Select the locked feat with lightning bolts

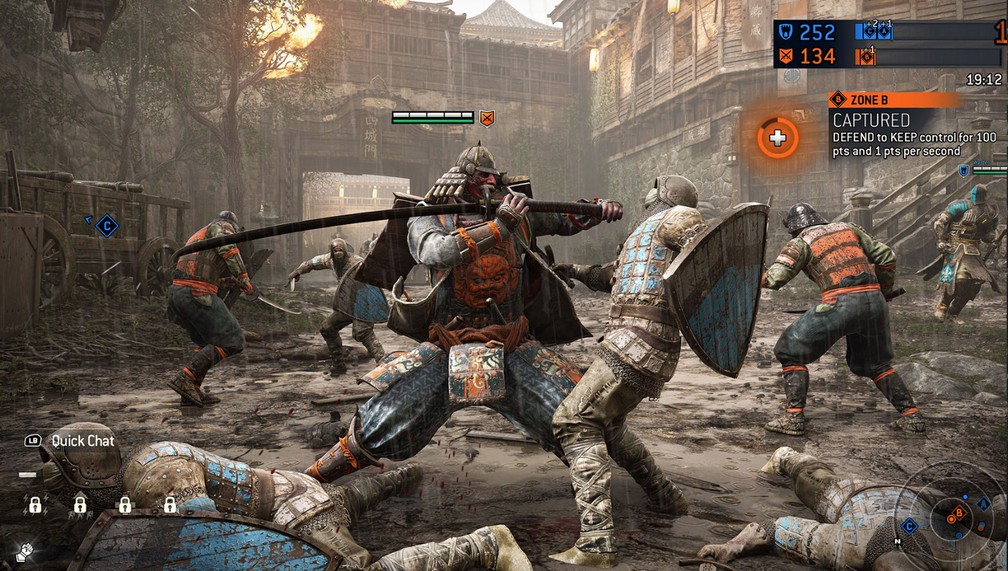(x=35, y=504)
